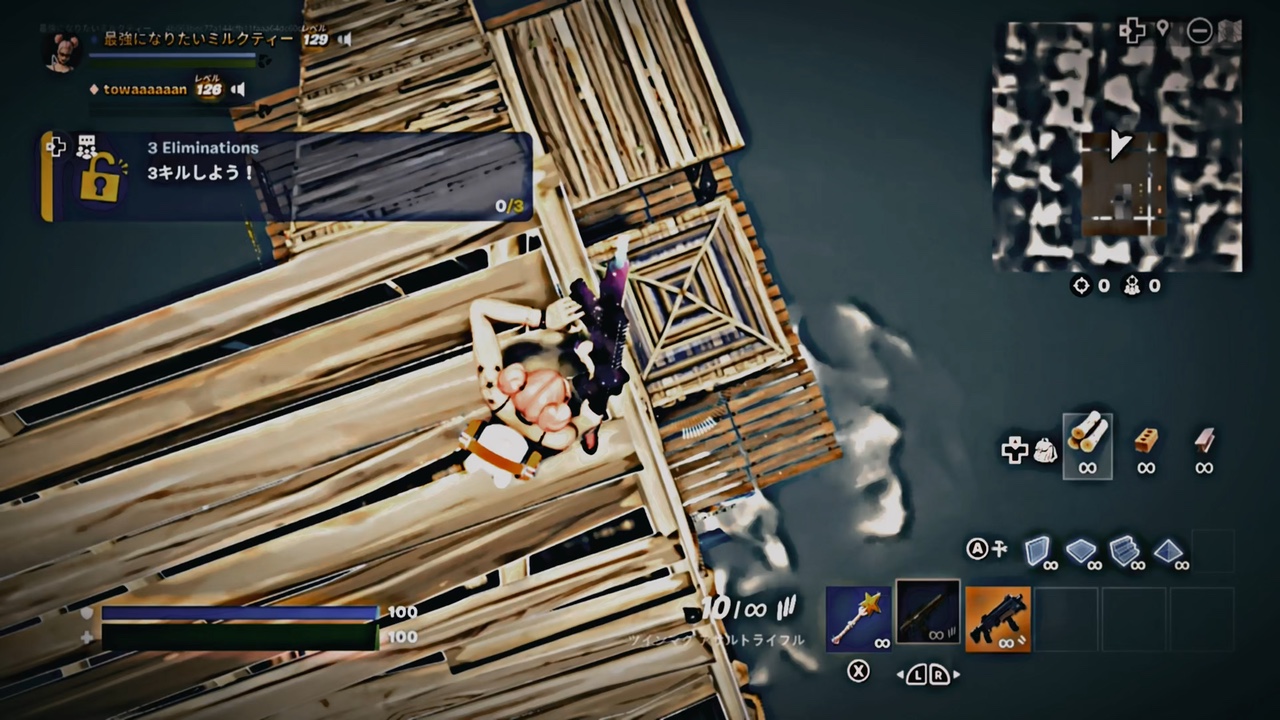The image size is (1280, 720).
Task: Pick the pyramid roof building piece
Action: pos(1169,550)
